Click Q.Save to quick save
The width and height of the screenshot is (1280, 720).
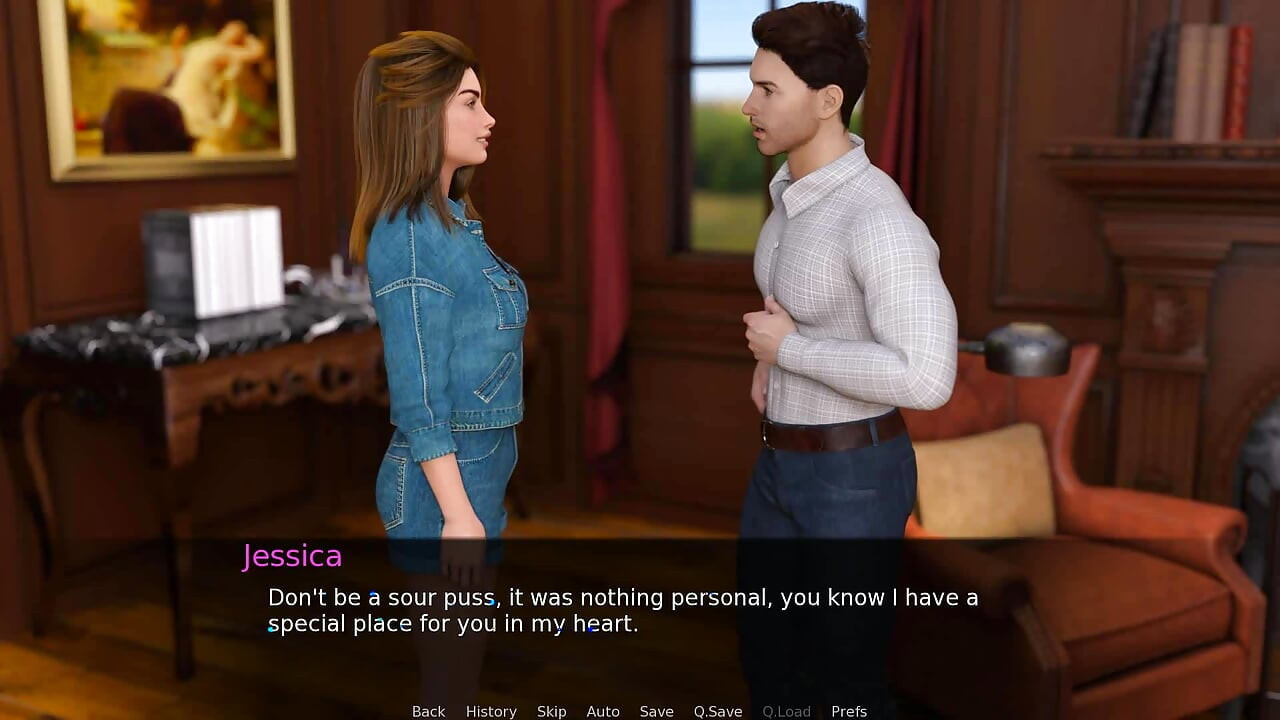click(x=718, y=711)
